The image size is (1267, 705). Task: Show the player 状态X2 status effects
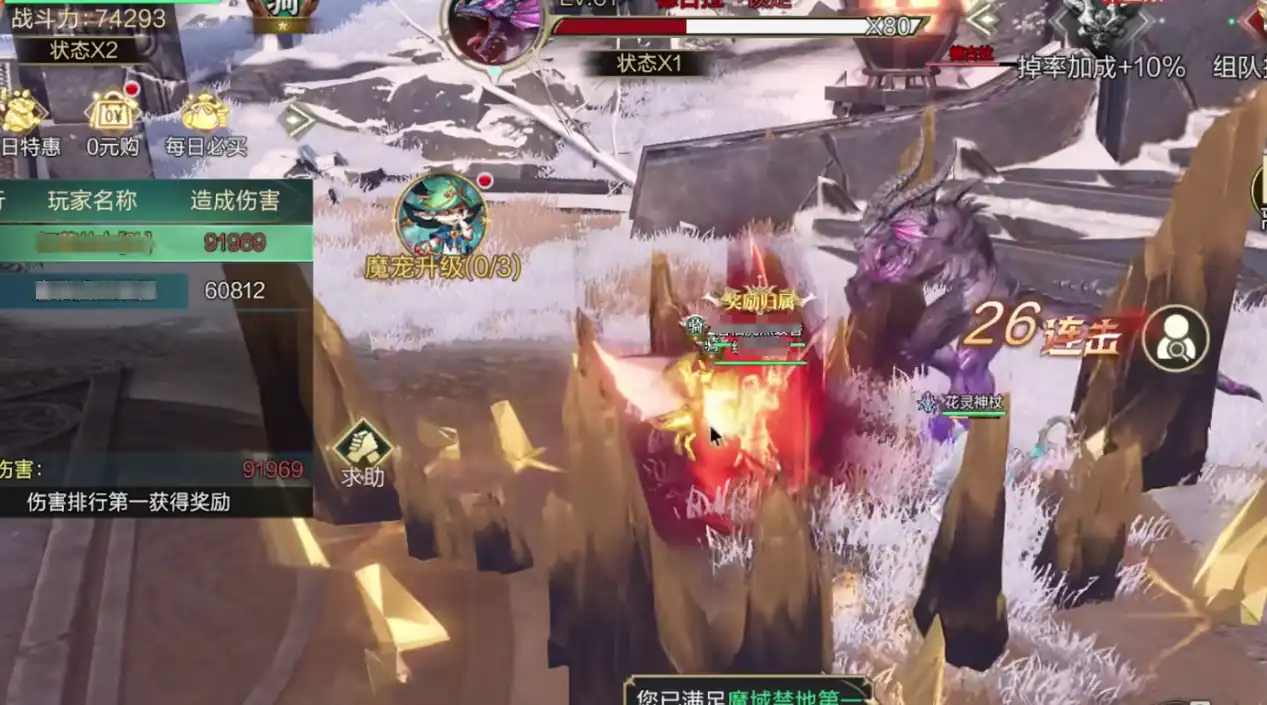(84, 49)
